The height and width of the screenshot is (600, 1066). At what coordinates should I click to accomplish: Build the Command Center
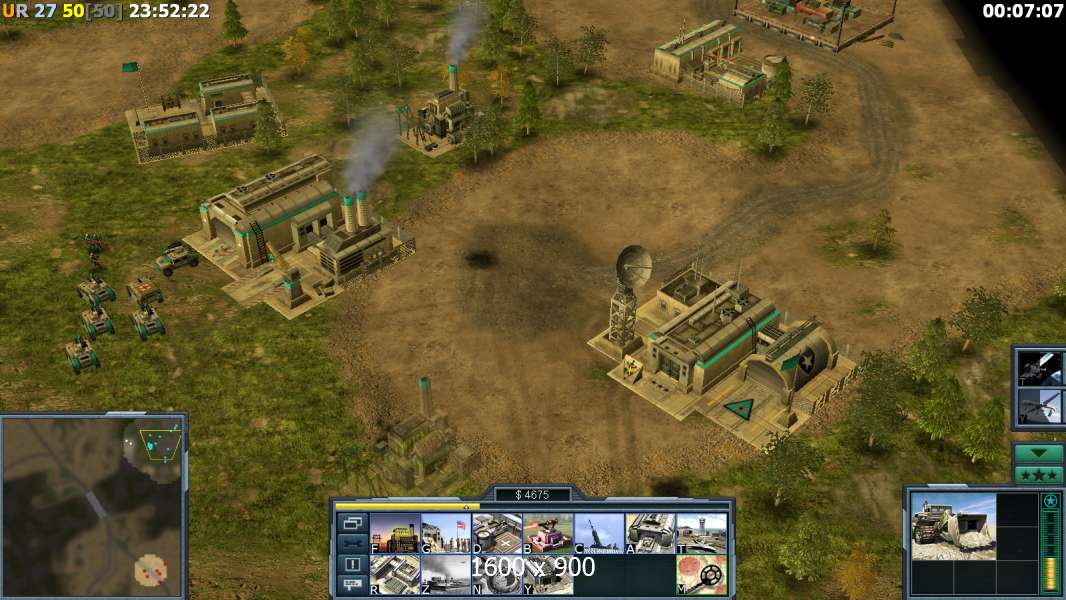547,574
